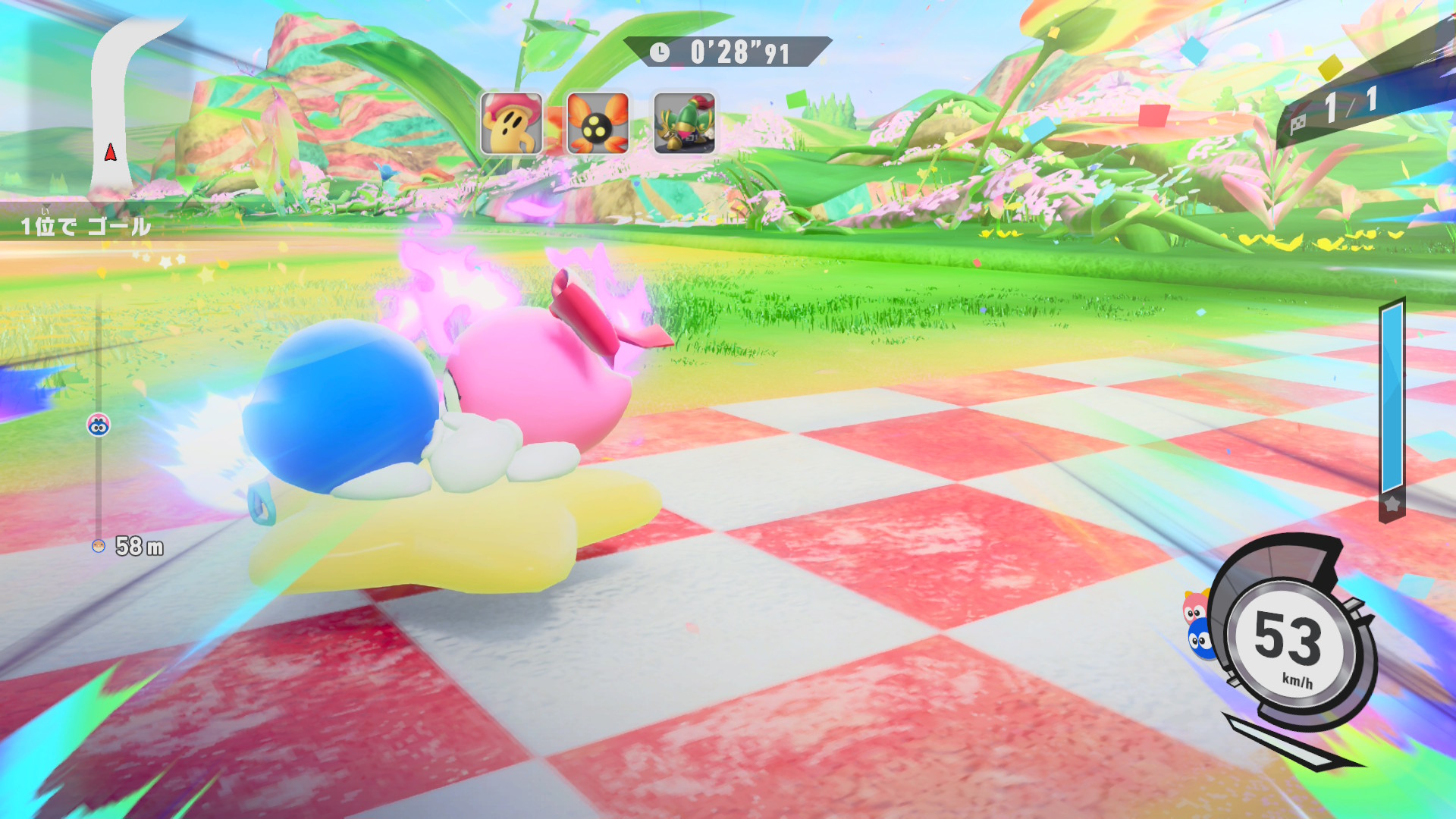Viewport: 1456px width, 819px height.
Task: Select the mushroom-capped character portrait
Action: [511, 124]
